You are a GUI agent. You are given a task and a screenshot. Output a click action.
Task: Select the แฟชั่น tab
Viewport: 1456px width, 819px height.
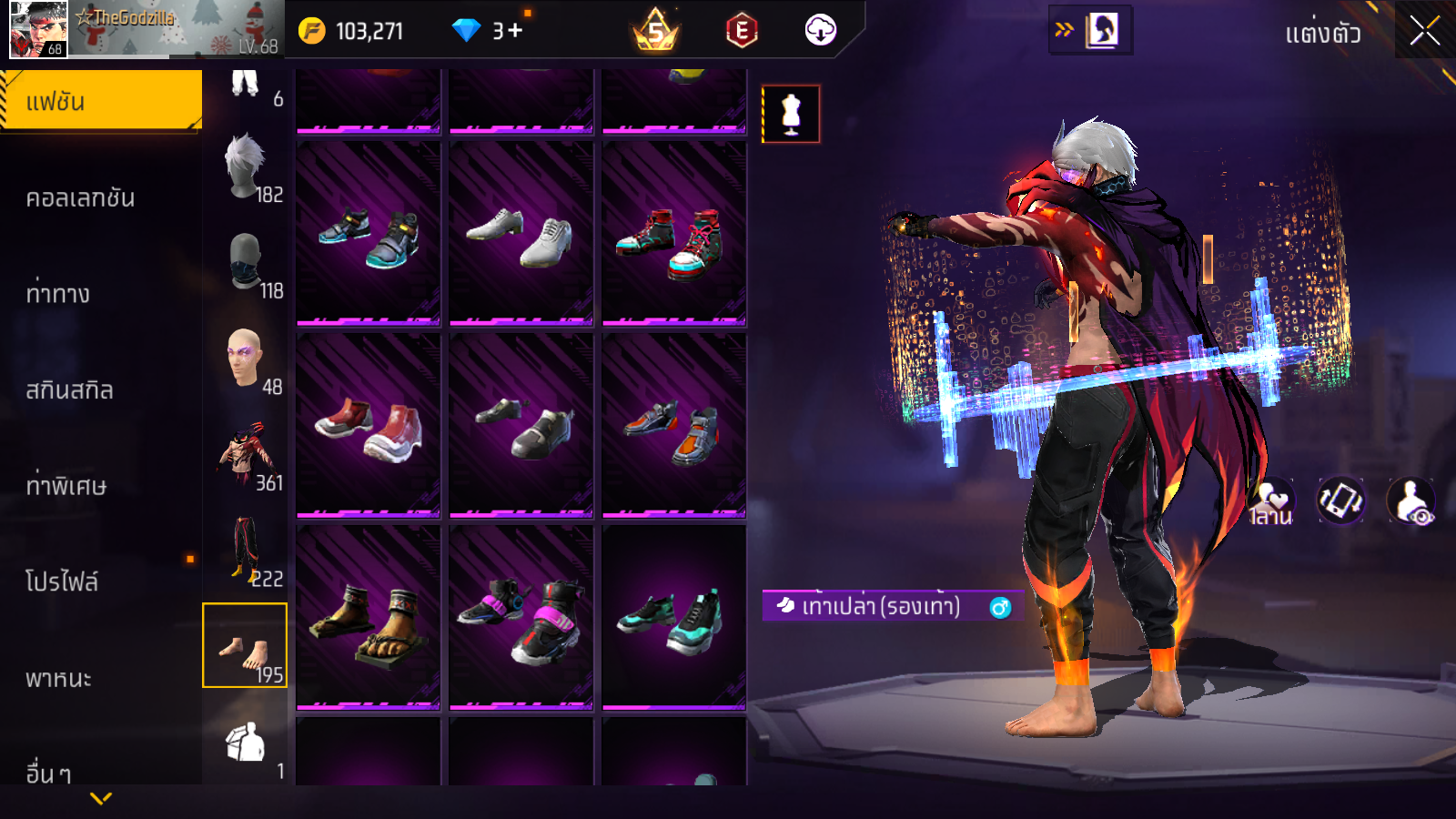[100, 101]
